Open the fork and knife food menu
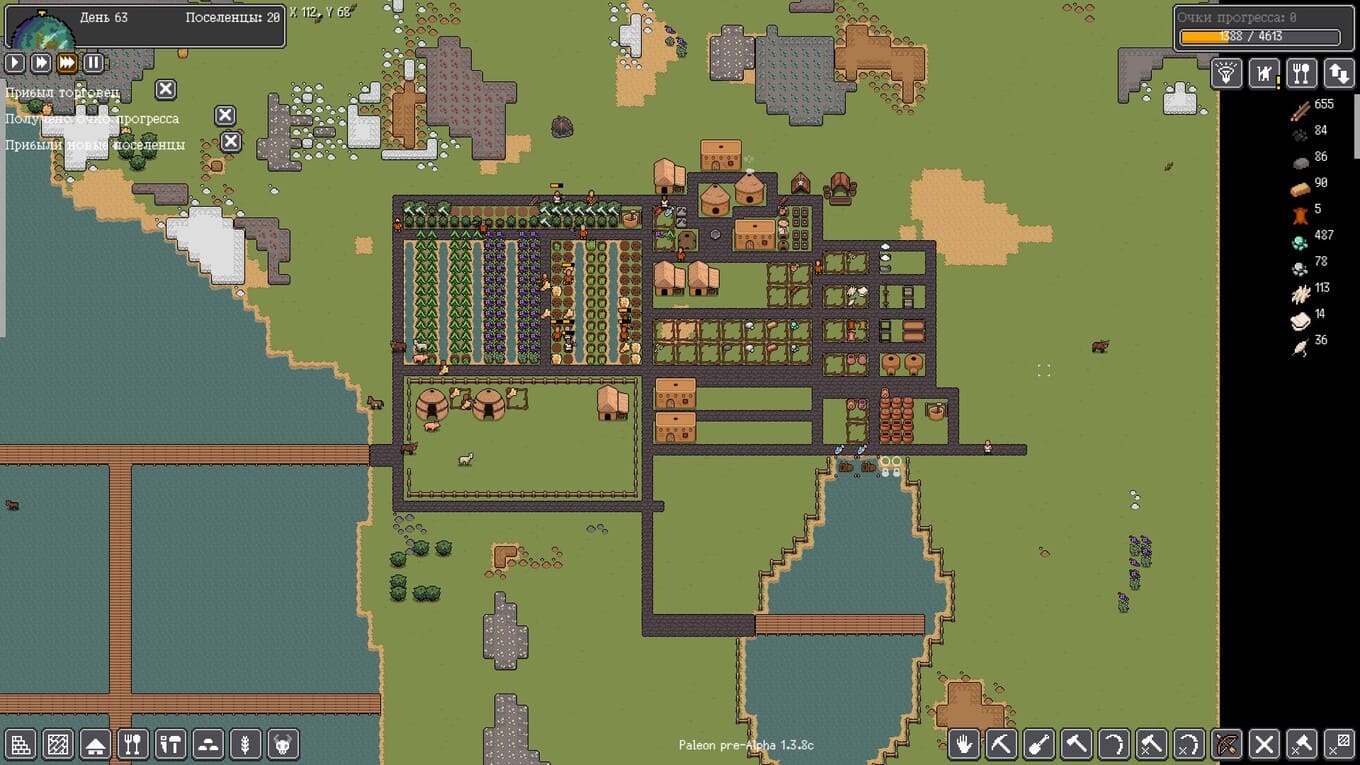This screenshot has height=765, width=1360. (1301, 73)
